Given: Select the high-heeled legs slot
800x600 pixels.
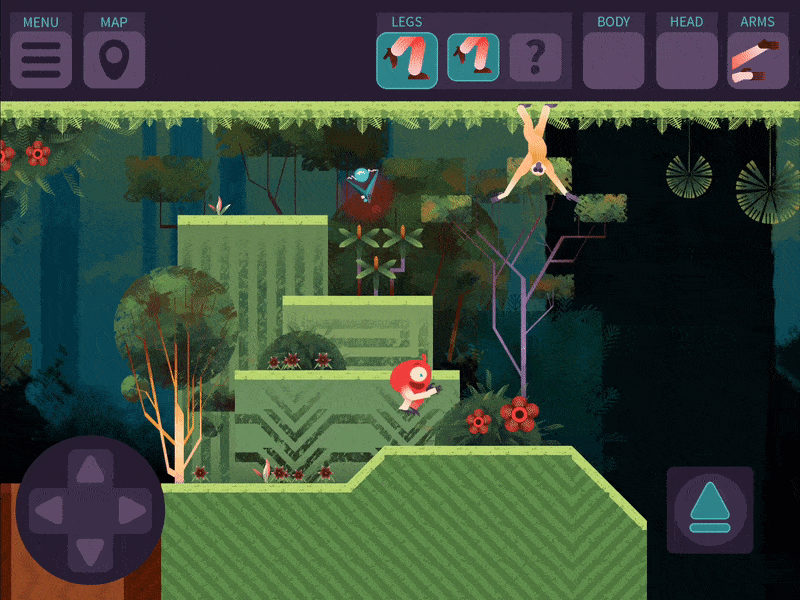Looking at the screenshot, I should 407,60.
